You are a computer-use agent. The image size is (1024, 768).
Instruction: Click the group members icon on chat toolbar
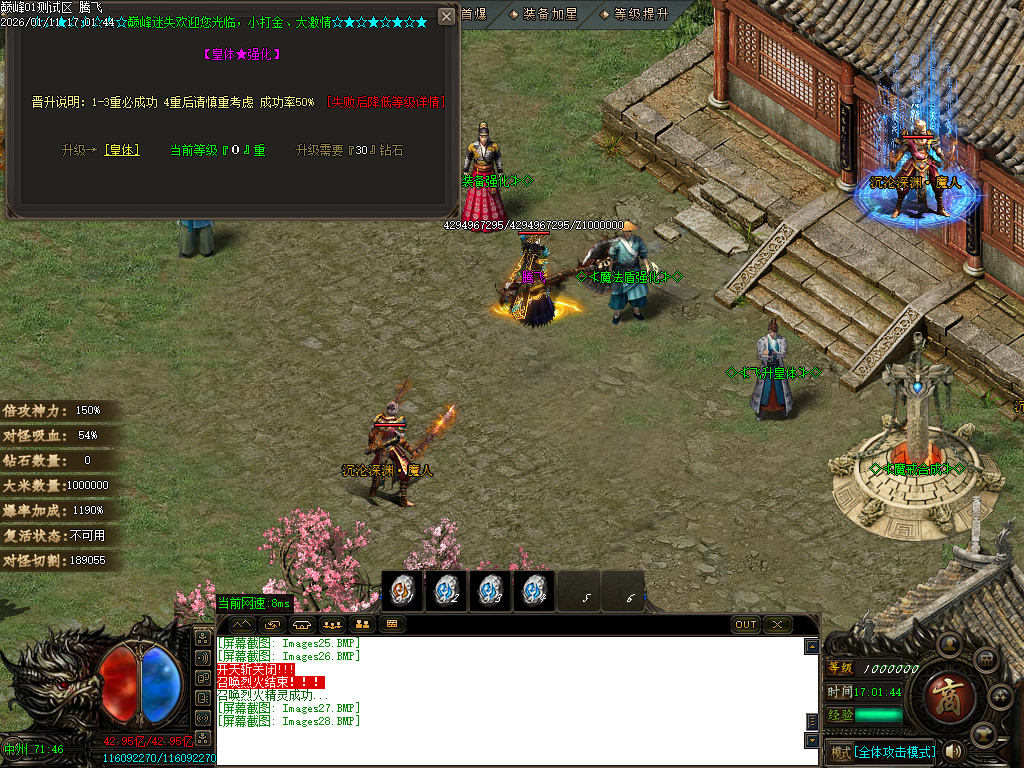pyautogui.click(x=331, y=625)
